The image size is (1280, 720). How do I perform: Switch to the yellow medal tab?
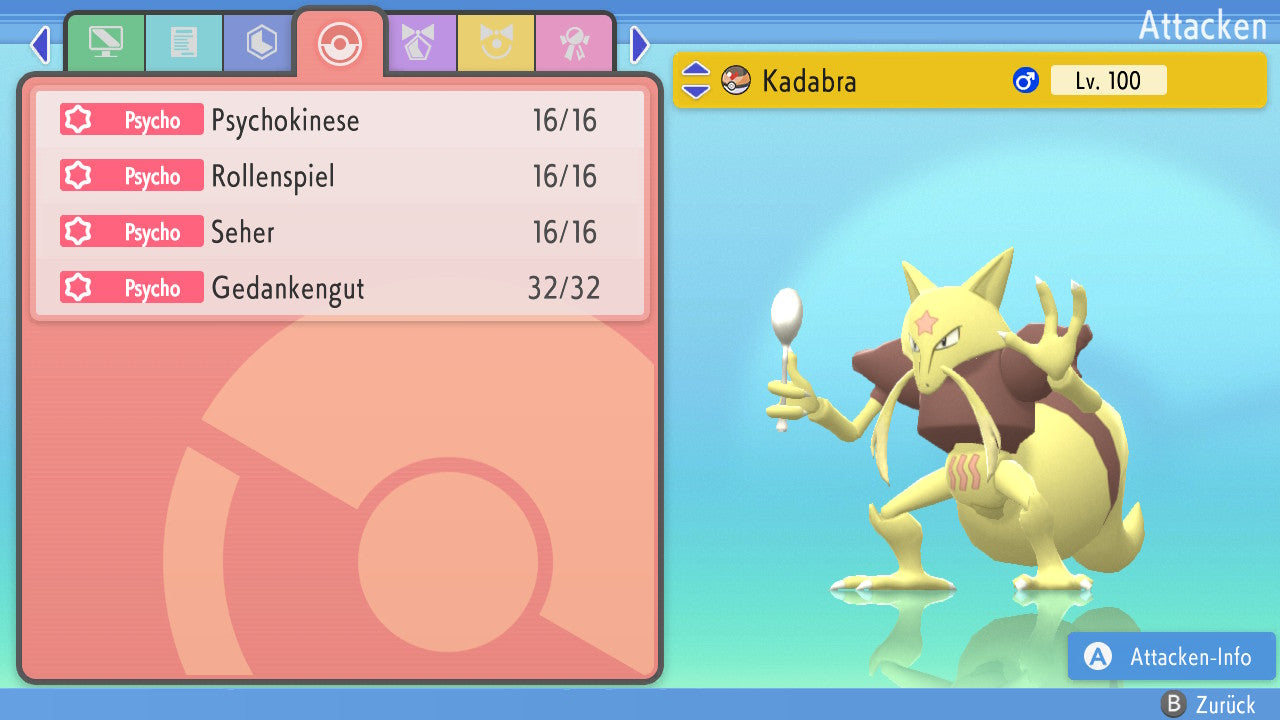(496, 44)
